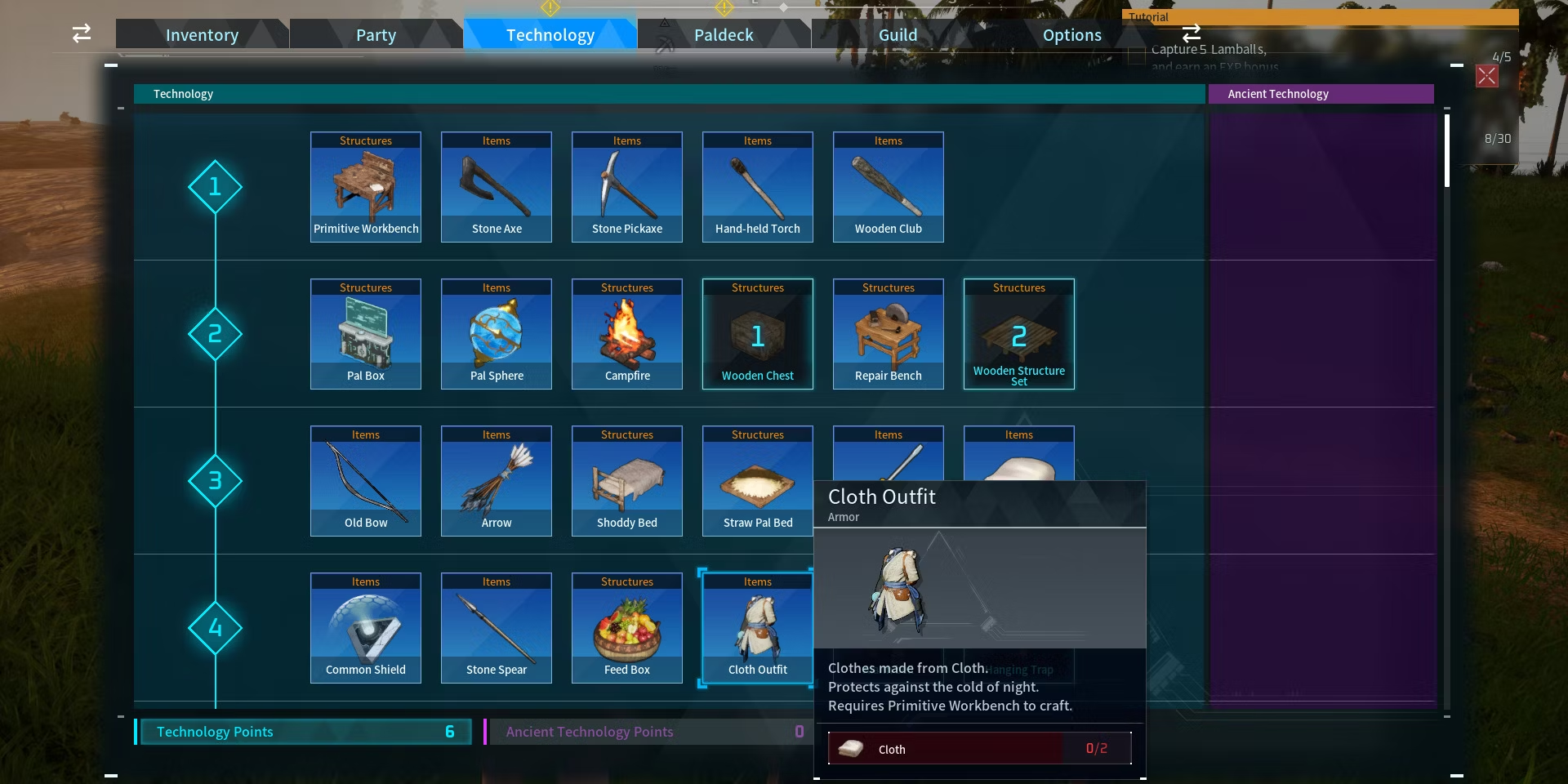The width and height of the screenshot is (1568, 784).
Task: Select the Hand-held Torch tile
Action: click(758, 187)
